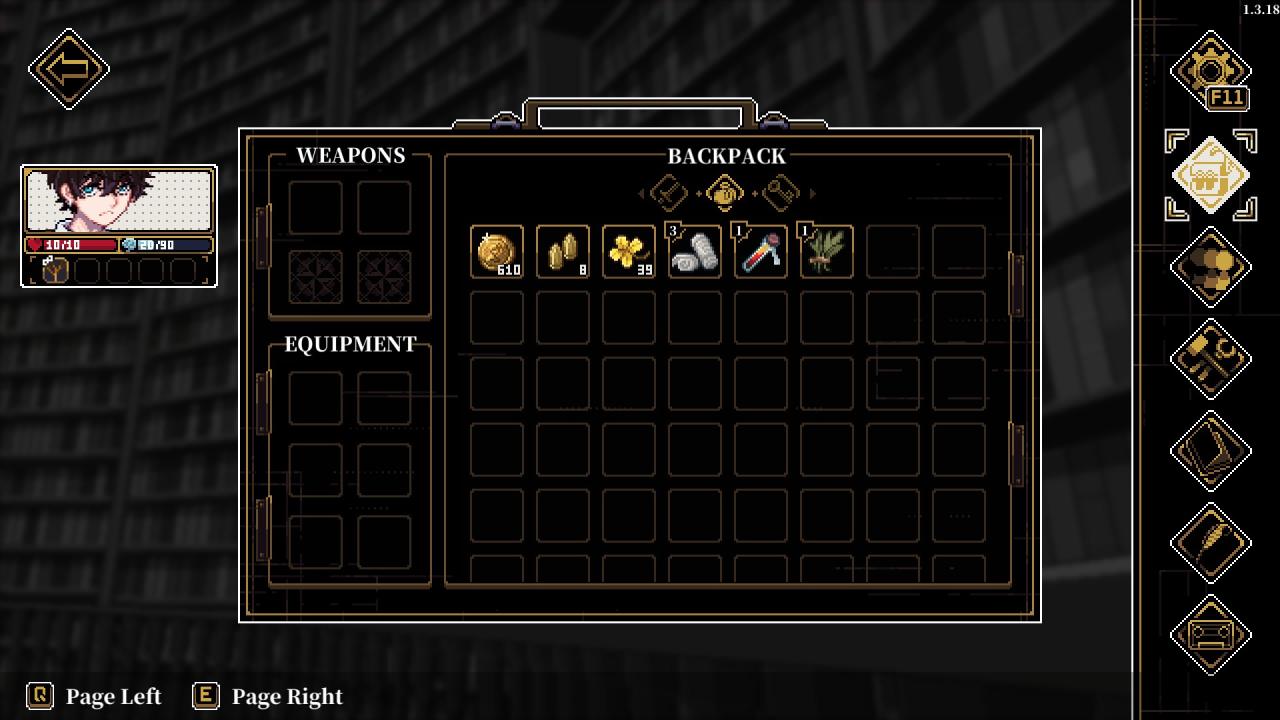Open the cards sidebar tab

[1210, 451]
